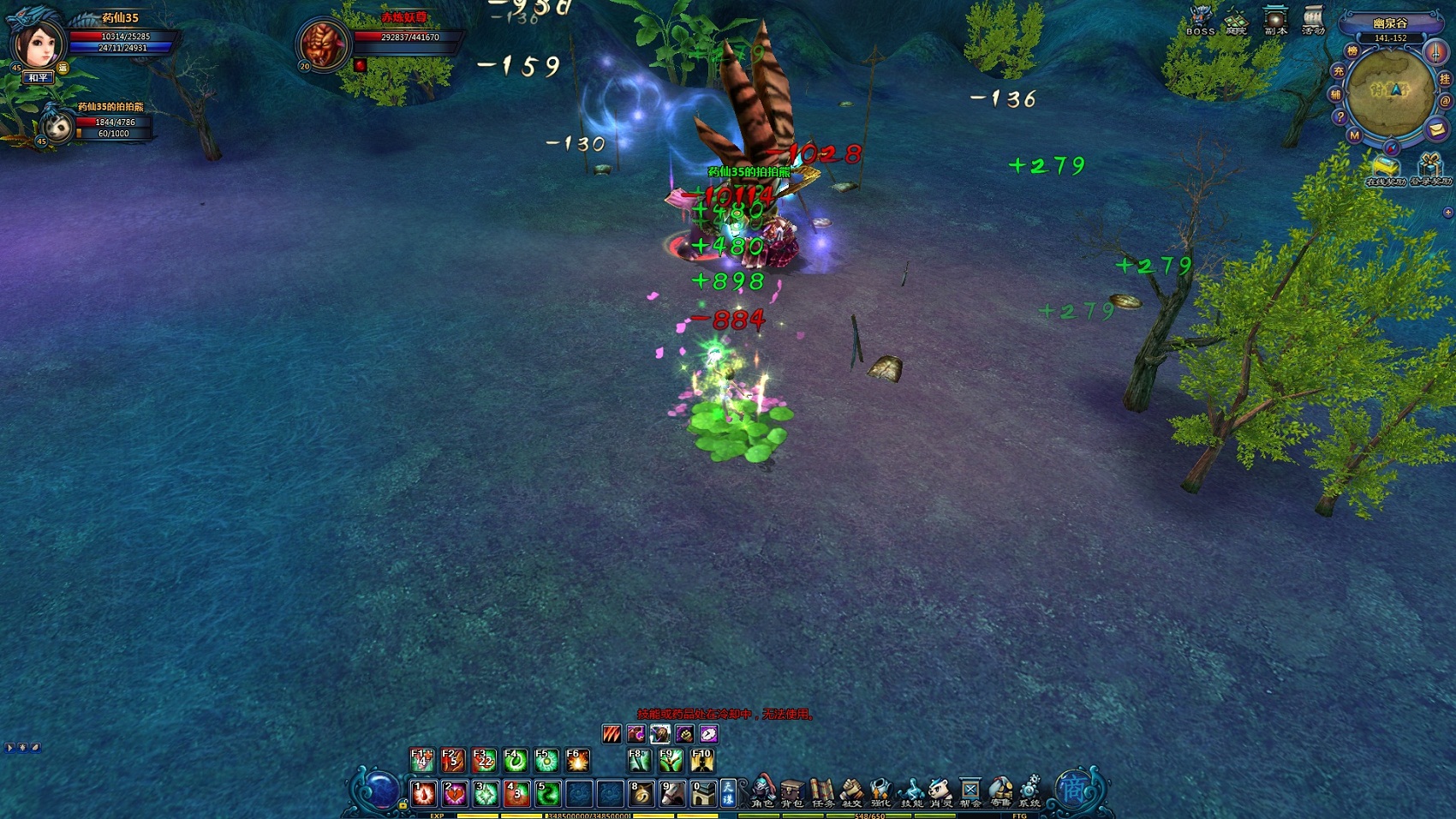Select the 赤炼妖尊 boss target portrait
Viewport: 1456px width, 819px height.
coord(324,44)
